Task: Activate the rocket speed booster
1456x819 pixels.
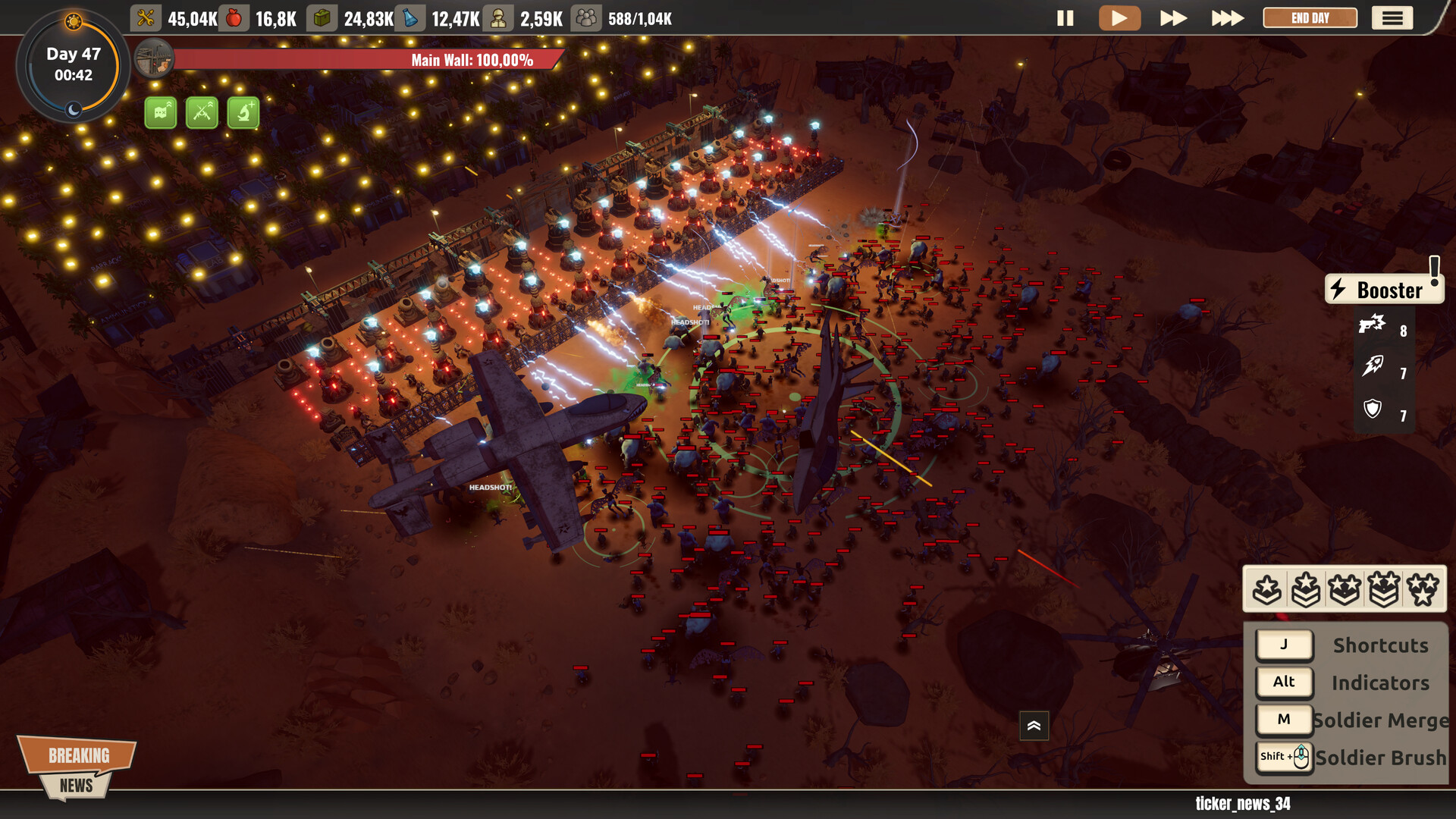Action: 1373,367
